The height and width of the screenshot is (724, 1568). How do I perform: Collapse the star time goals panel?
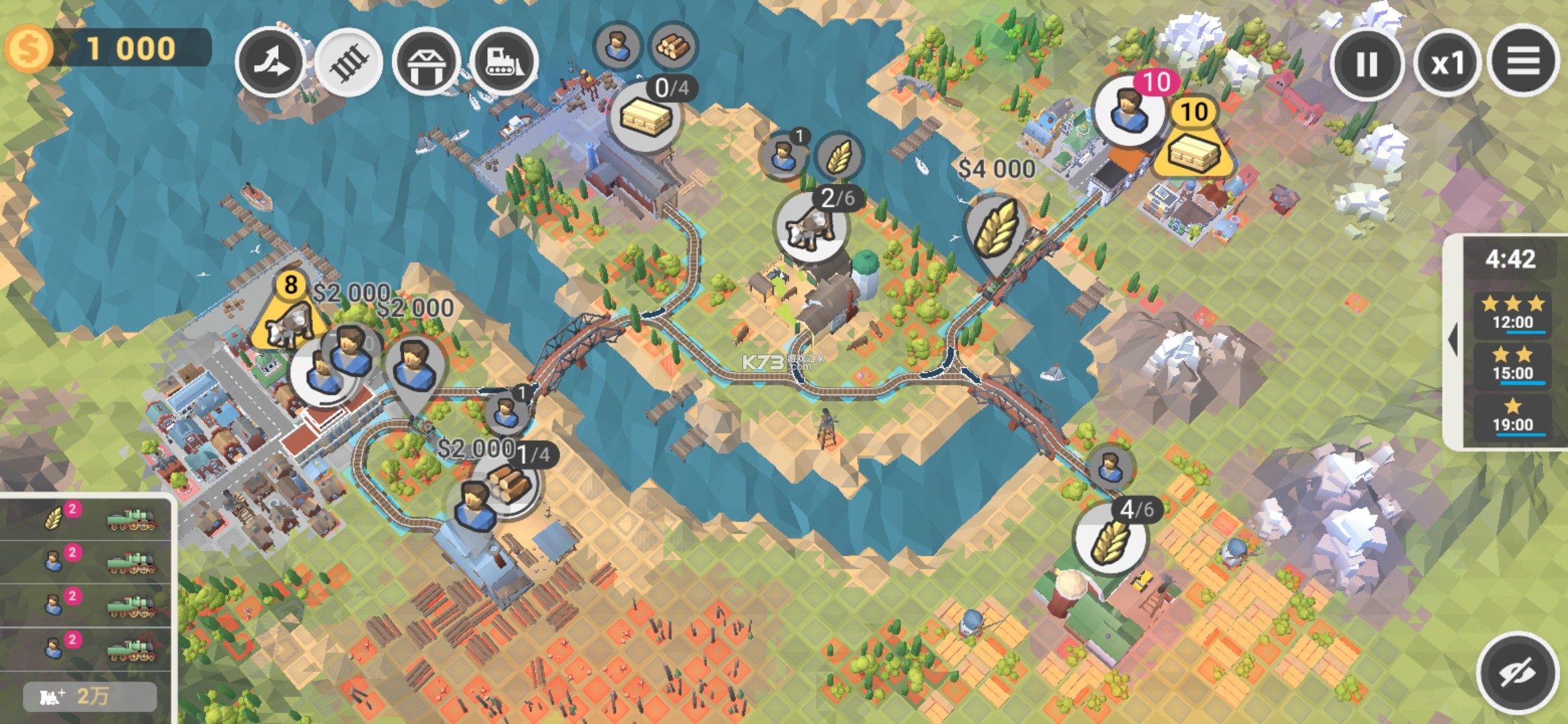pyautogui.click(x=1453, y=340)
